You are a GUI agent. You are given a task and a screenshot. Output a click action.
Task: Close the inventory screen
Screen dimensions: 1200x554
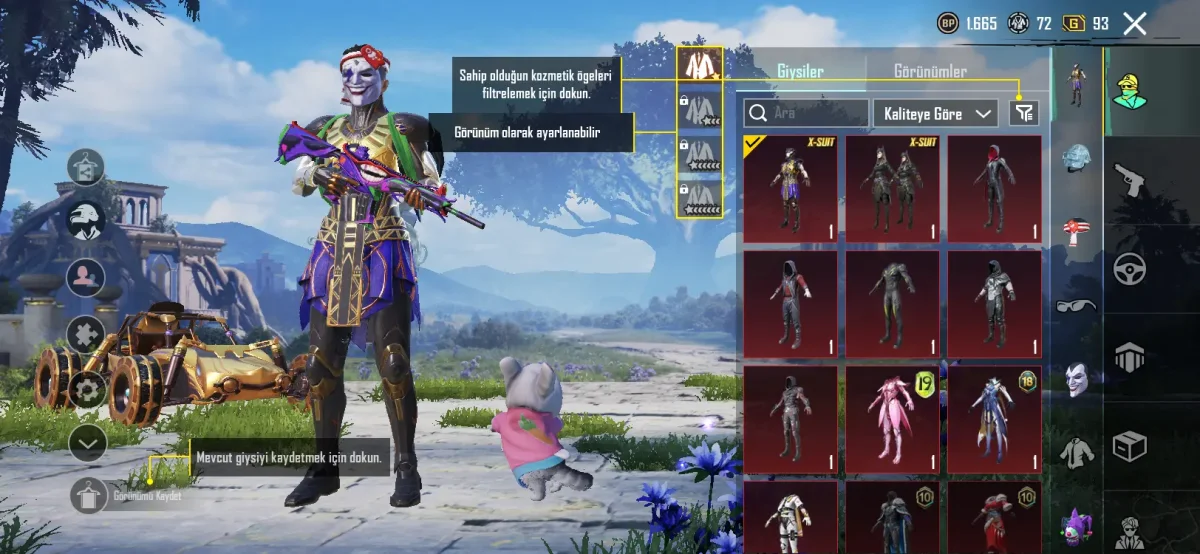[1134, 24]
